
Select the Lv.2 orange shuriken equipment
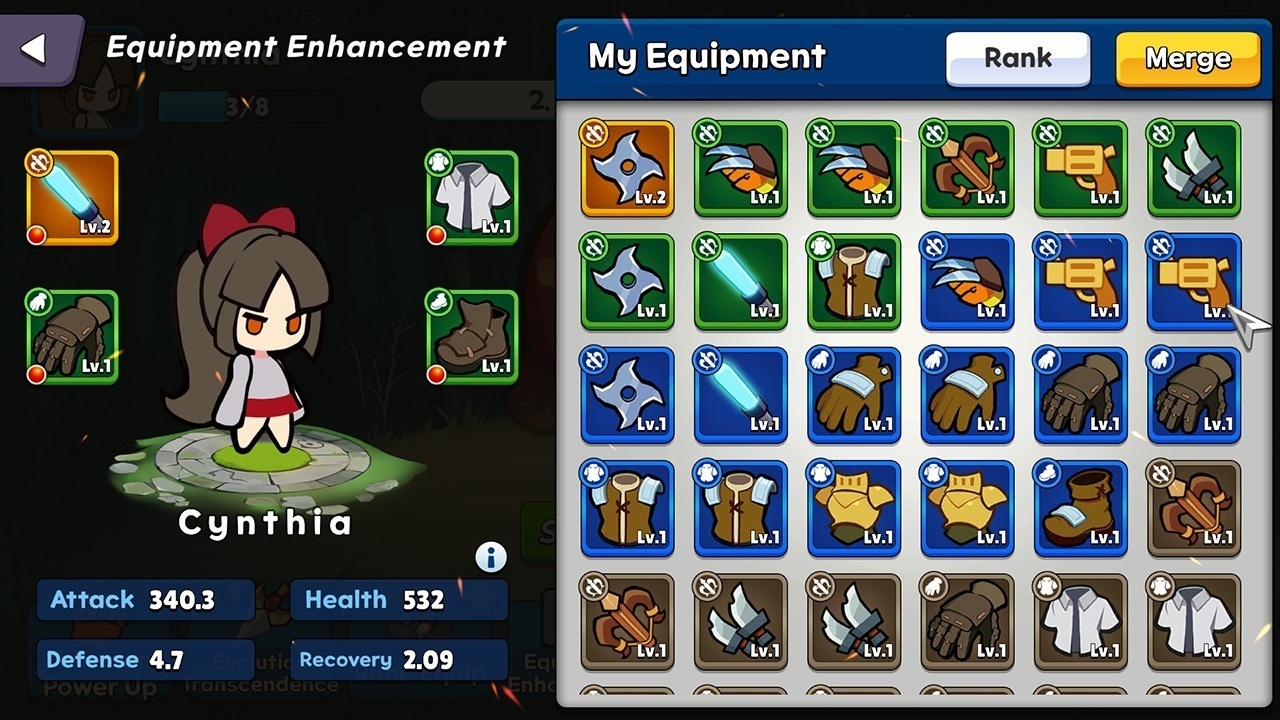pyautogui.click(x=628, y=167)
